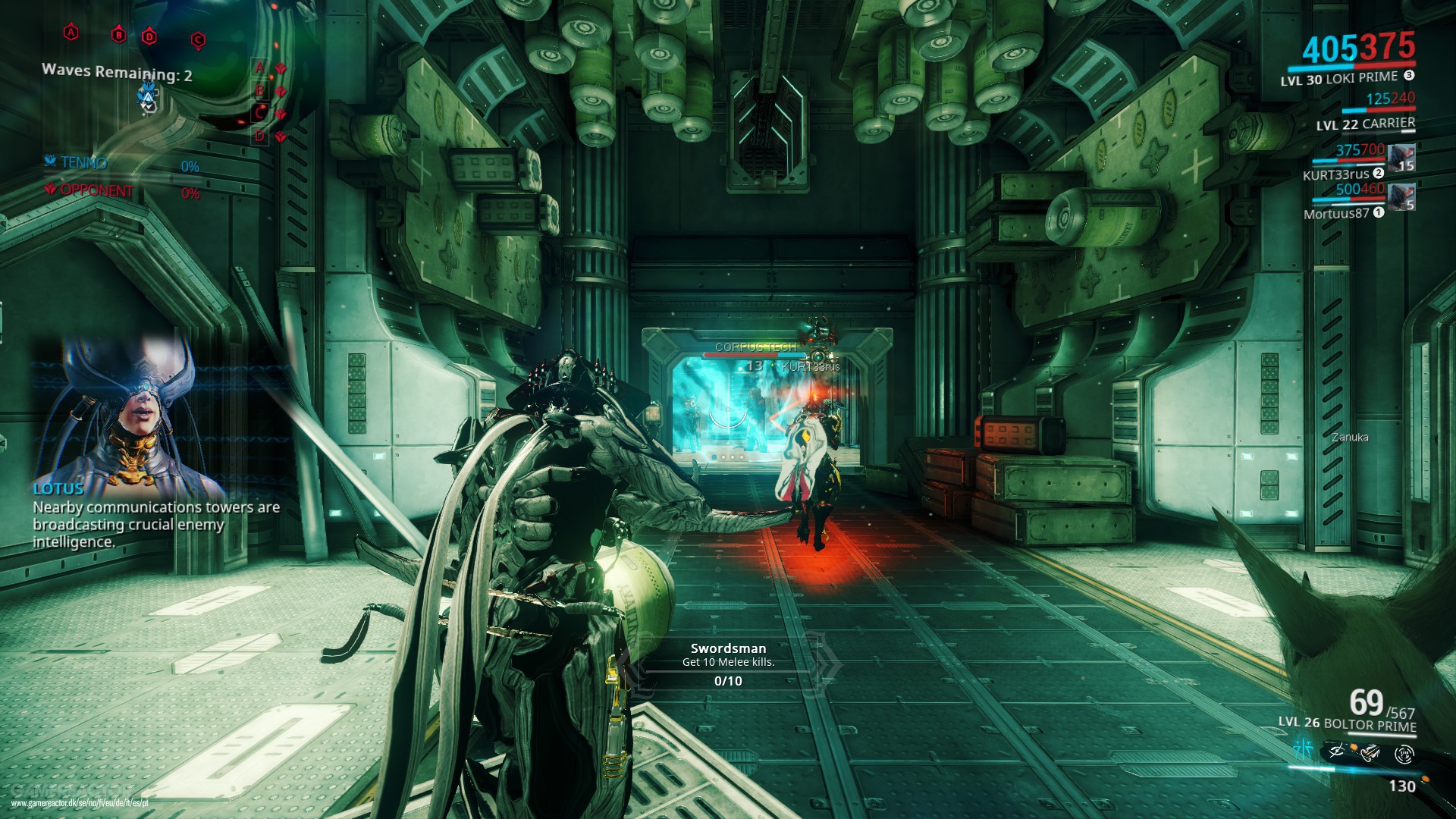Click the player marker arrow on the minimap
Screen dimensions: 1456x819
tap(147, 99)
